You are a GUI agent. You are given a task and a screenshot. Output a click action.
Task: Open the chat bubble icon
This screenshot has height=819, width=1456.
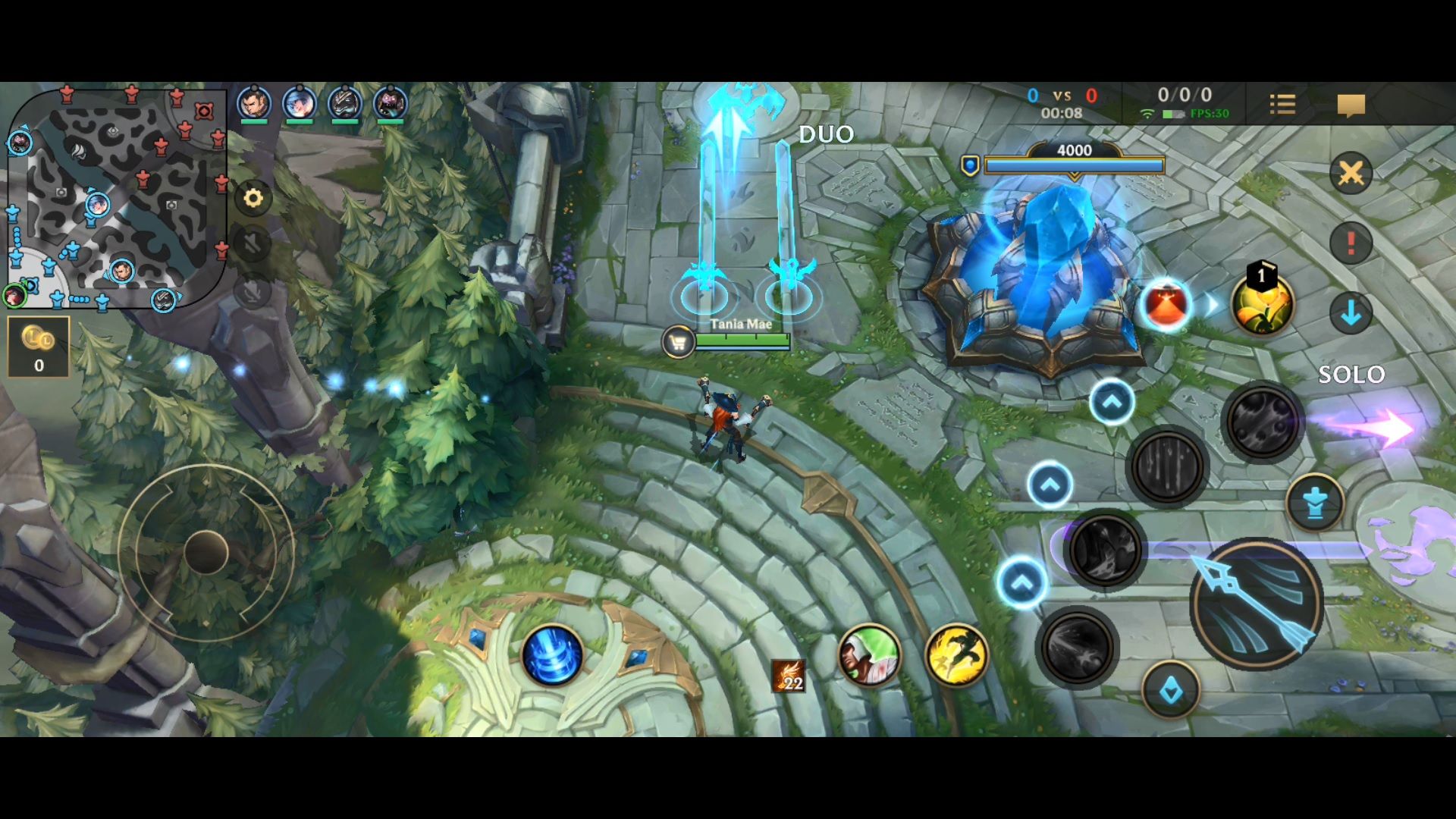[x=1352, y=105]
